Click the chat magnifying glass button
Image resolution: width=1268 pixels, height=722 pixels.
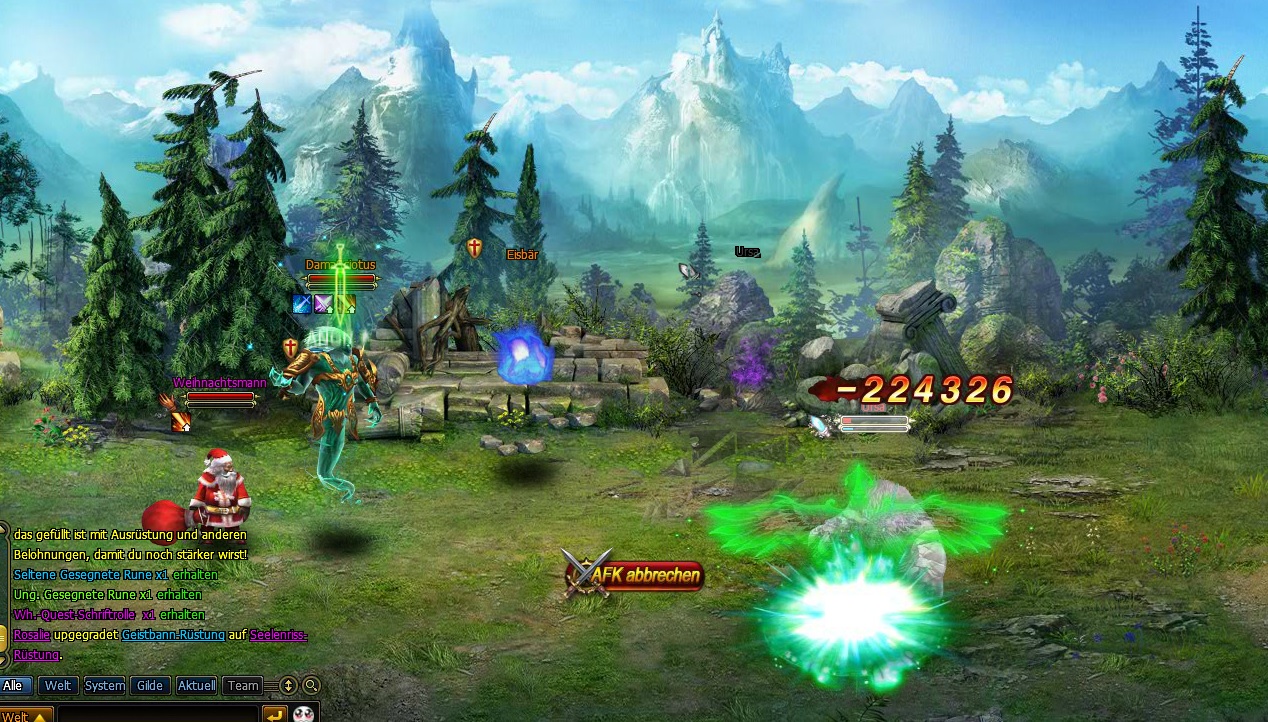tap(312, 686)
